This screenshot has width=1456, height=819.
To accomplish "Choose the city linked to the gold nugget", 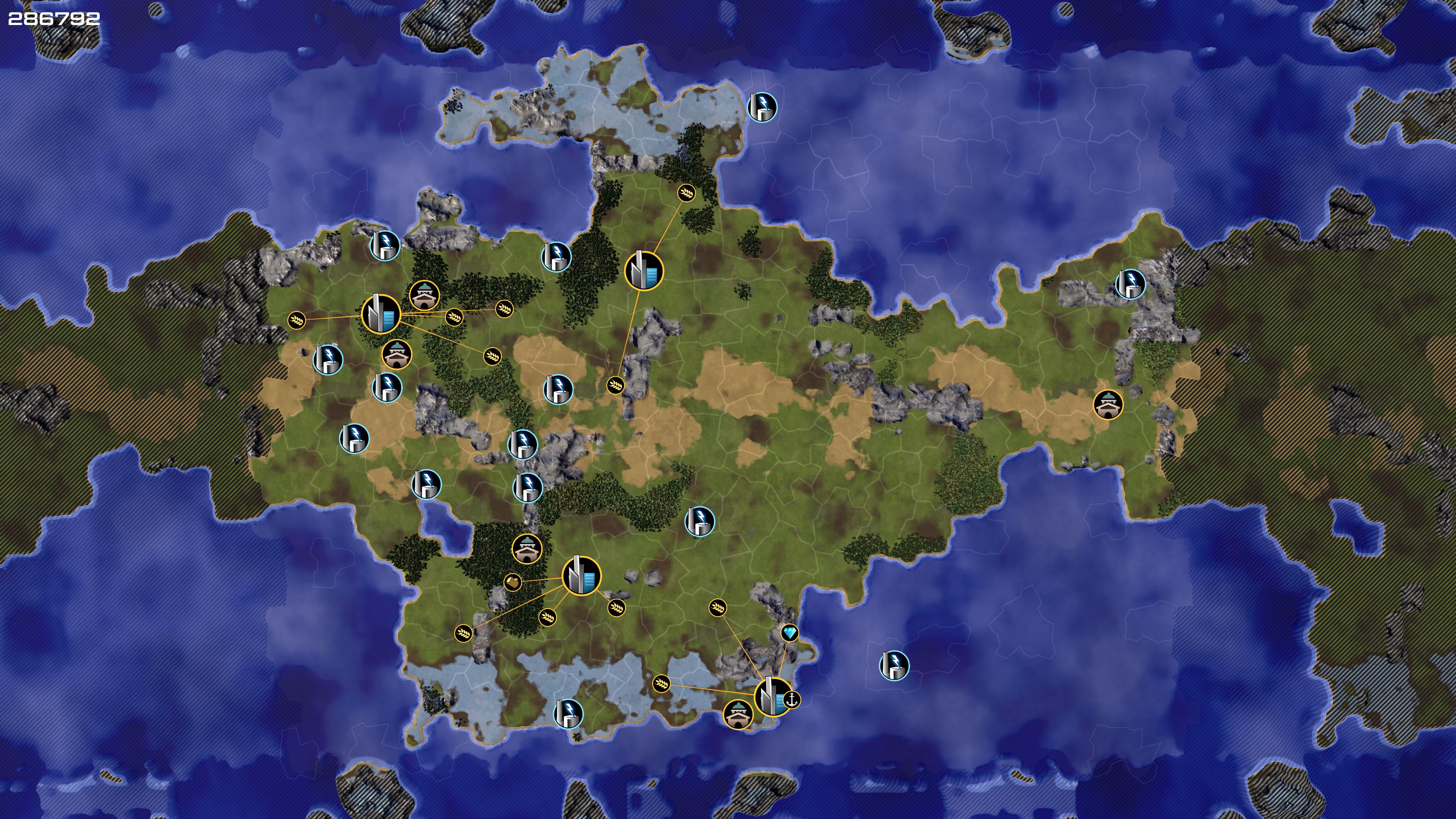I will [581, 576].
